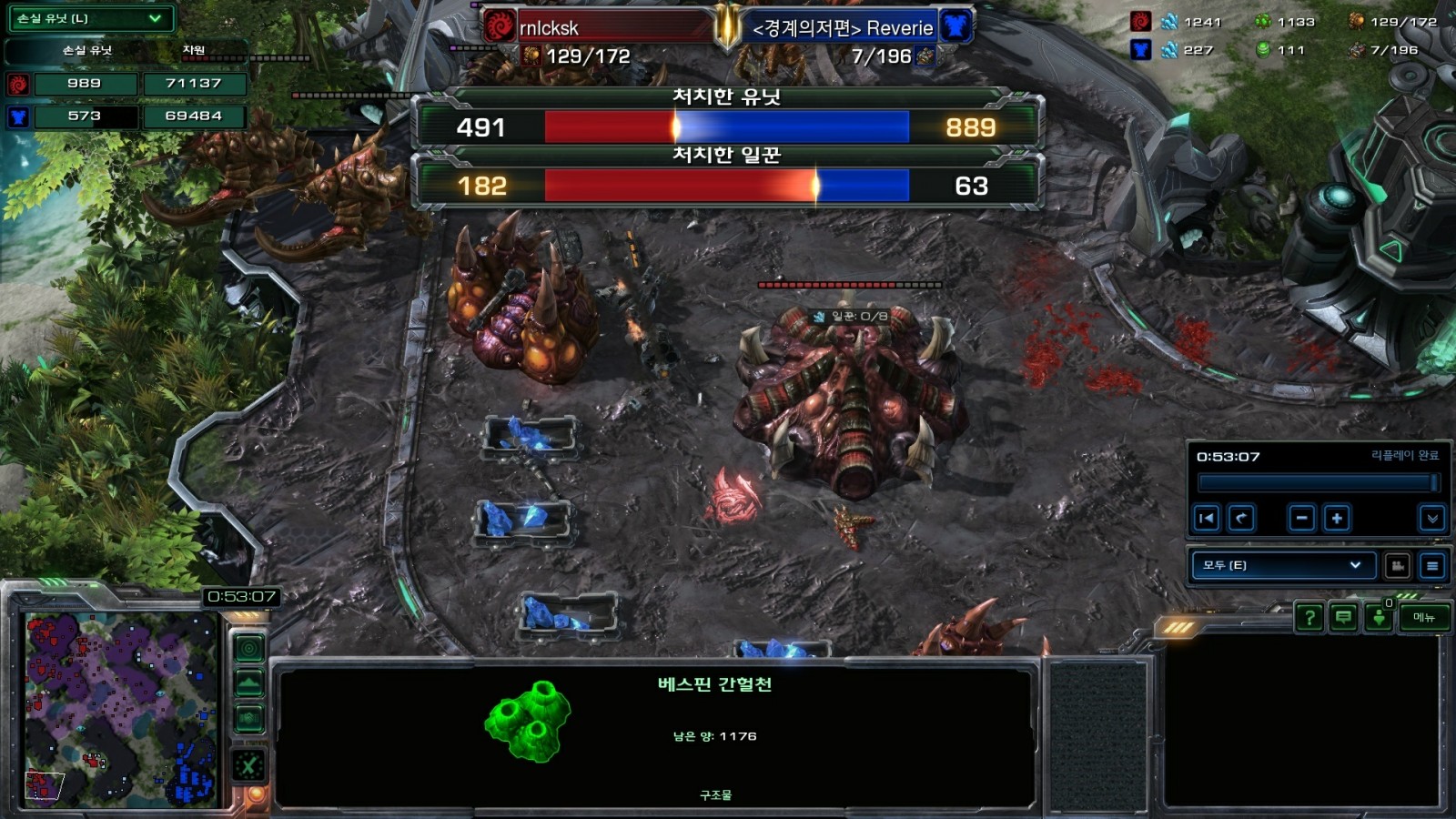This screenshot has width=1456, height=819.
Task: Decrease replay speed with minus button
Action: (x=1302, y=519)
